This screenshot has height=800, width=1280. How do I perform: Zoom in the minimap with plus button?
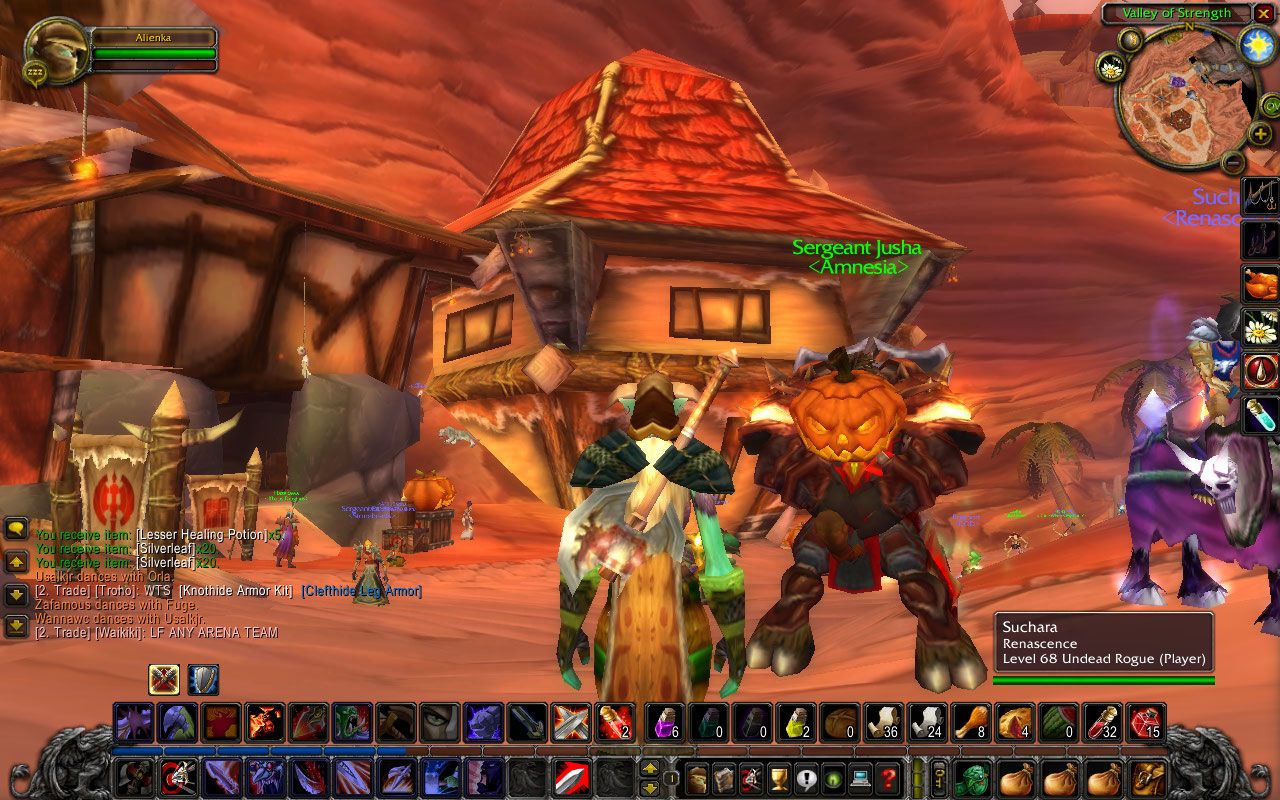click(1261, 133)
